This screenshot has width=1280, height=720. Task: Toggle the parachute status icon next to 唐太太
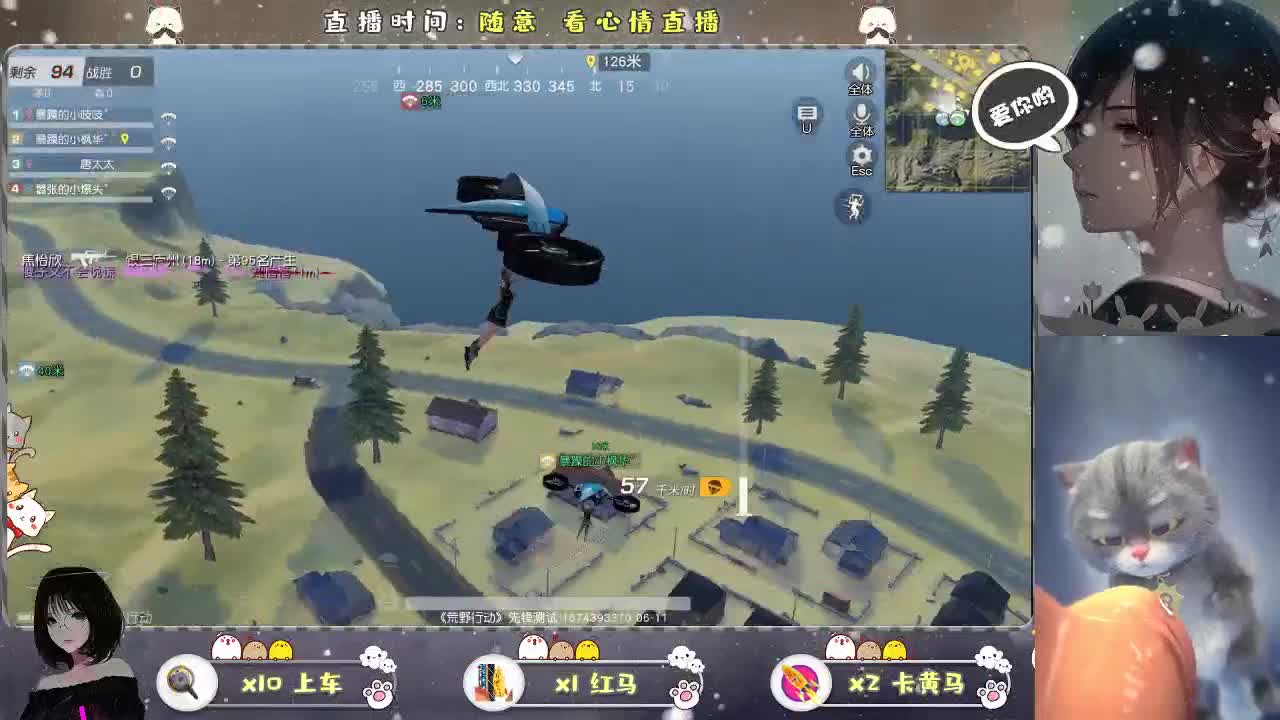[x=168, y=167]
